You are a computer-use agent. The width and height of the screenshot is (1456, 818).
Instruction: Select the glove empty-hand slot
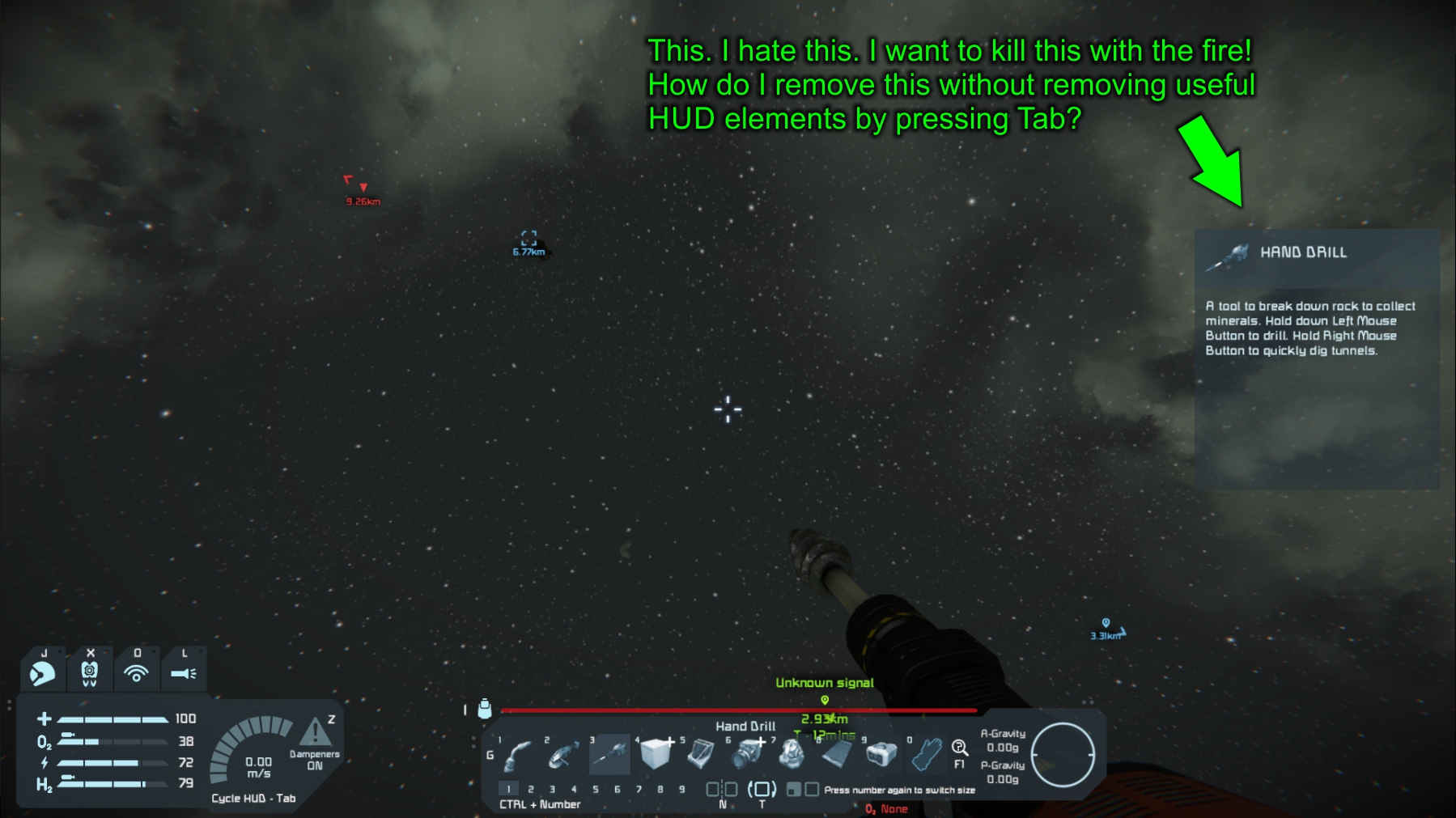point(927,754)
